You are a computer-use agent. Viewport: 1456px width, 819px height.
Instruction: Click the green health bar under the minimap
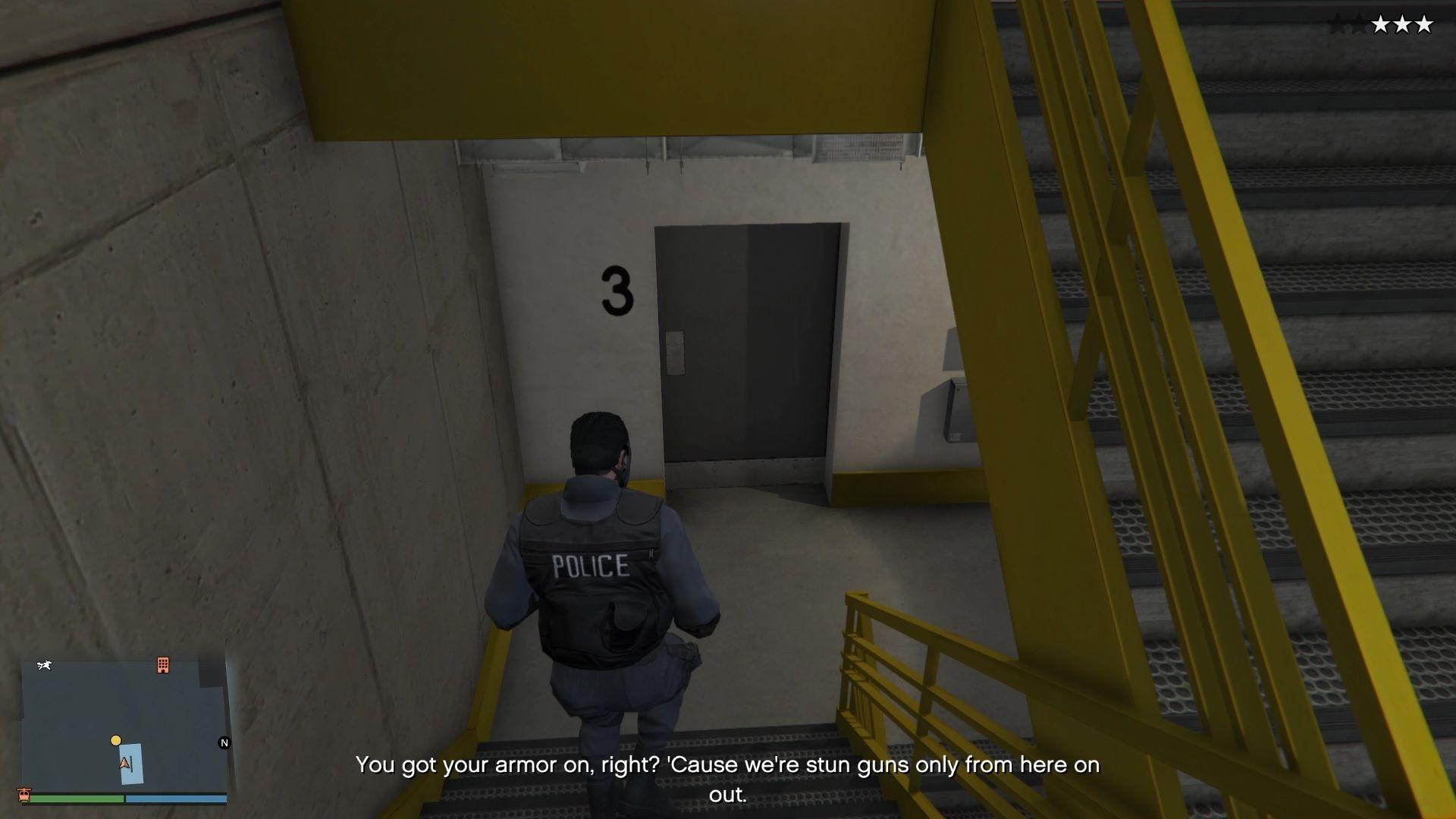[77, 799]
